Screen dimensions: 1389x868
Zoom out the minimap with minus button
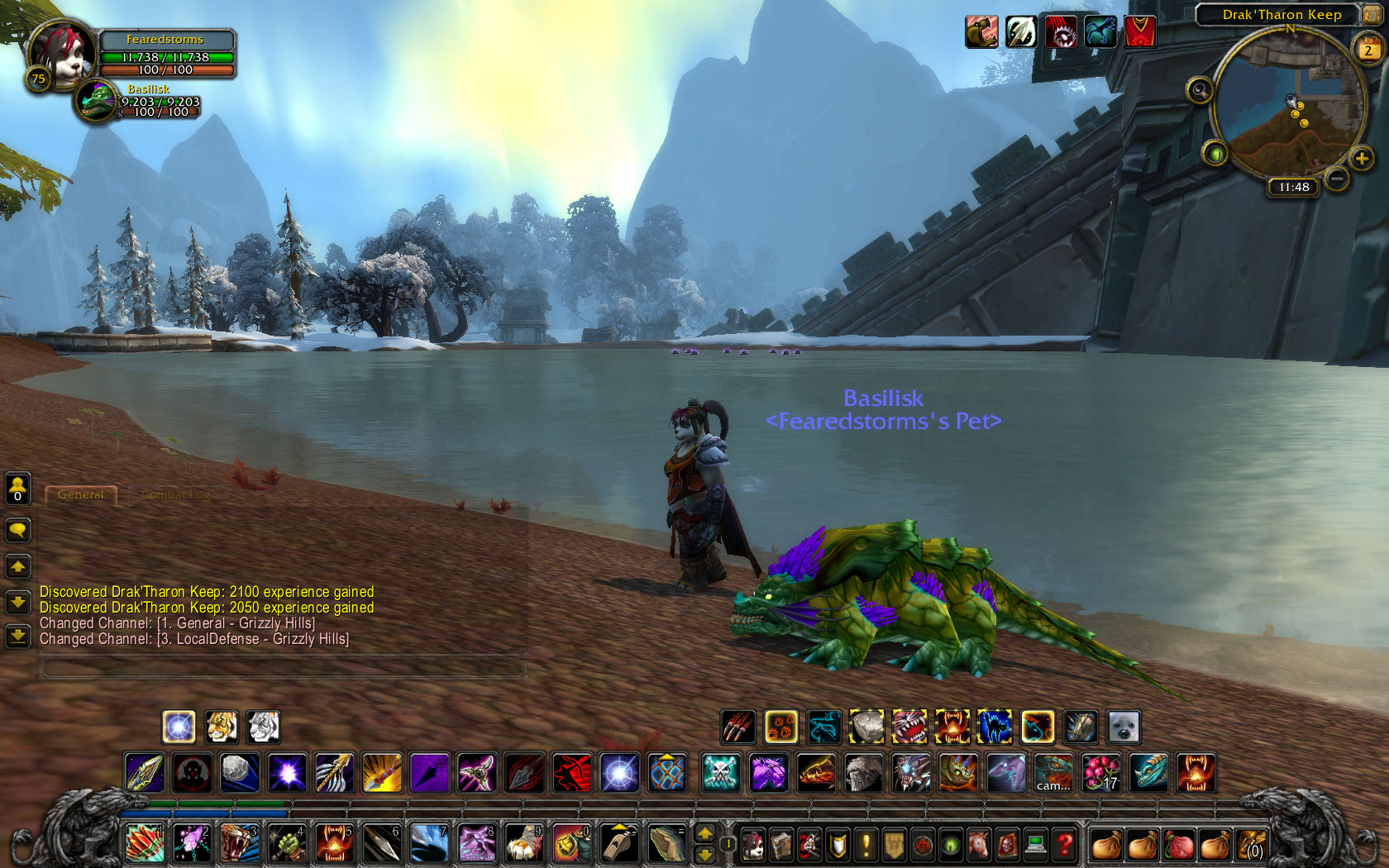pyautogui.click(x=1336, y=179)
